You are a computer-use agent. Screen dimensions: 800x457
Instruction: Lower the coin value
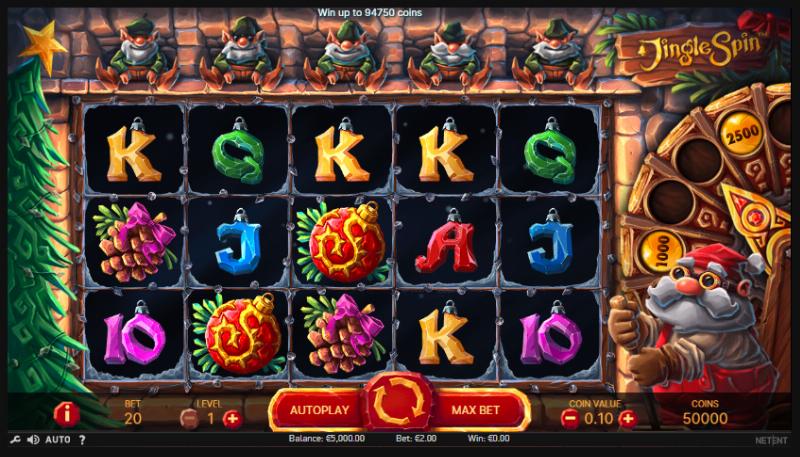pyautogui.click(x=570, y=418)
